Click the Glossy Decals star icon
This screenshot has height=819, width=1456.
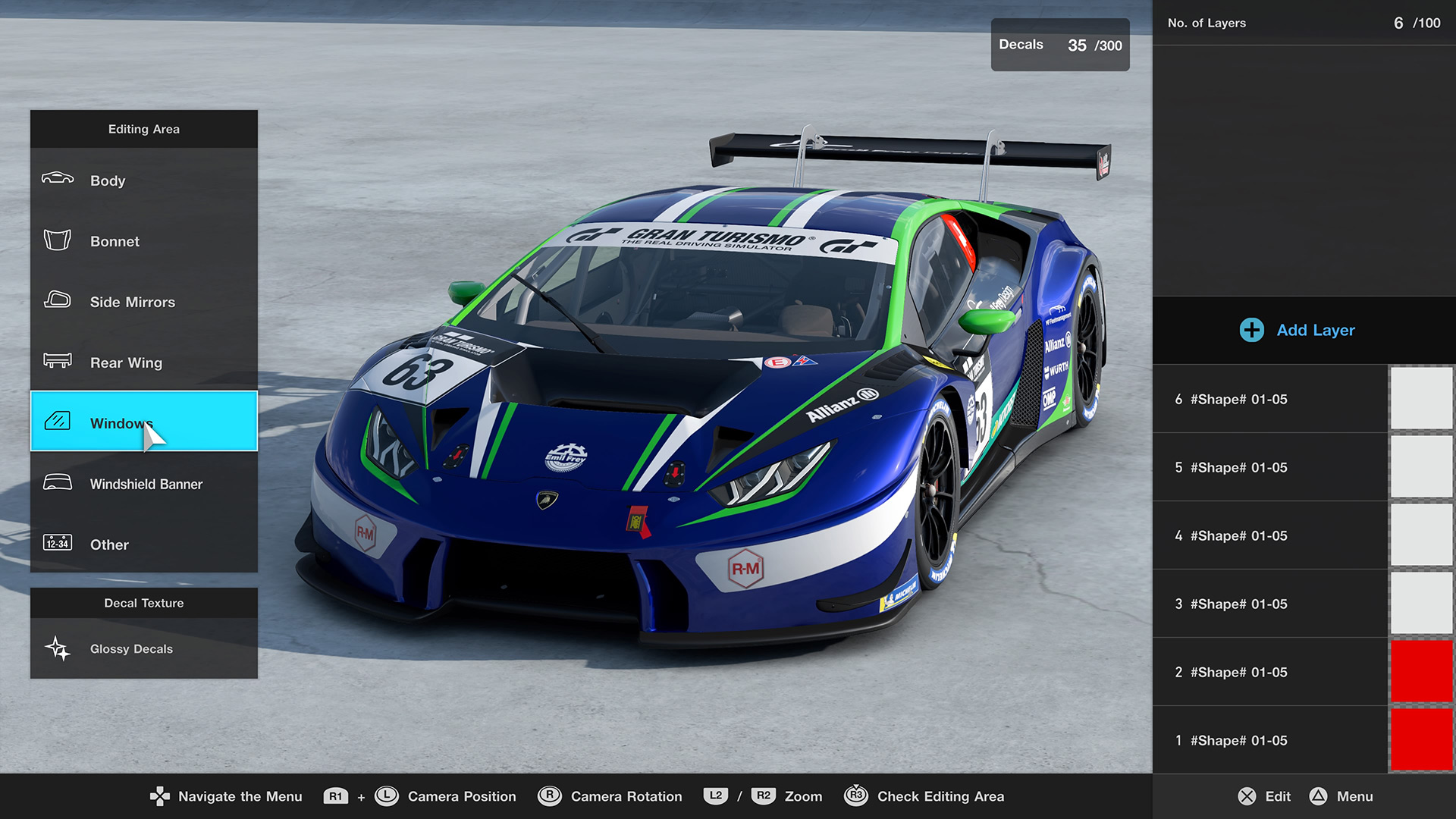point(58,649)
